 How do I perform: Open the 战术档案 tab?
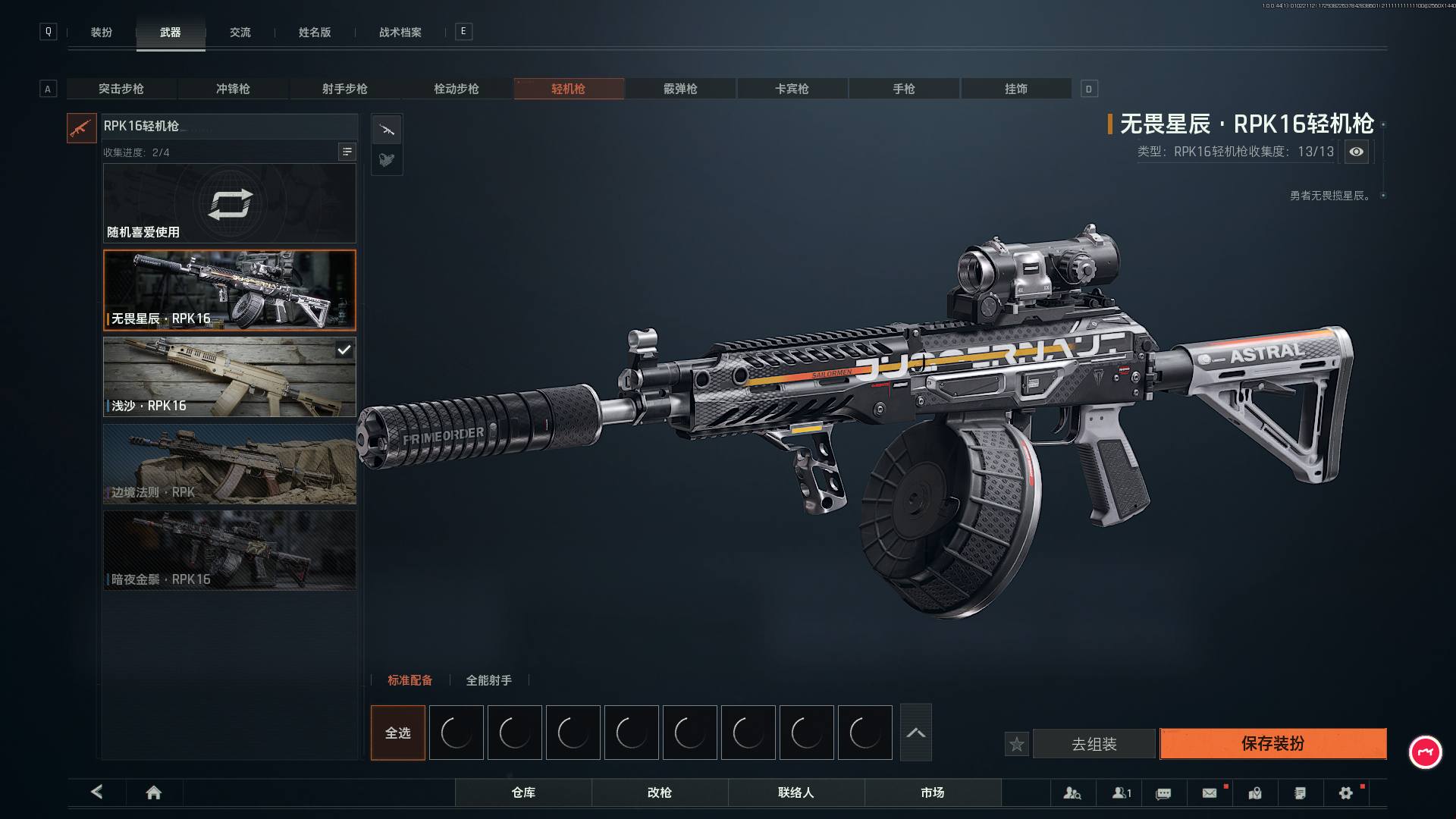coord(400,32)
